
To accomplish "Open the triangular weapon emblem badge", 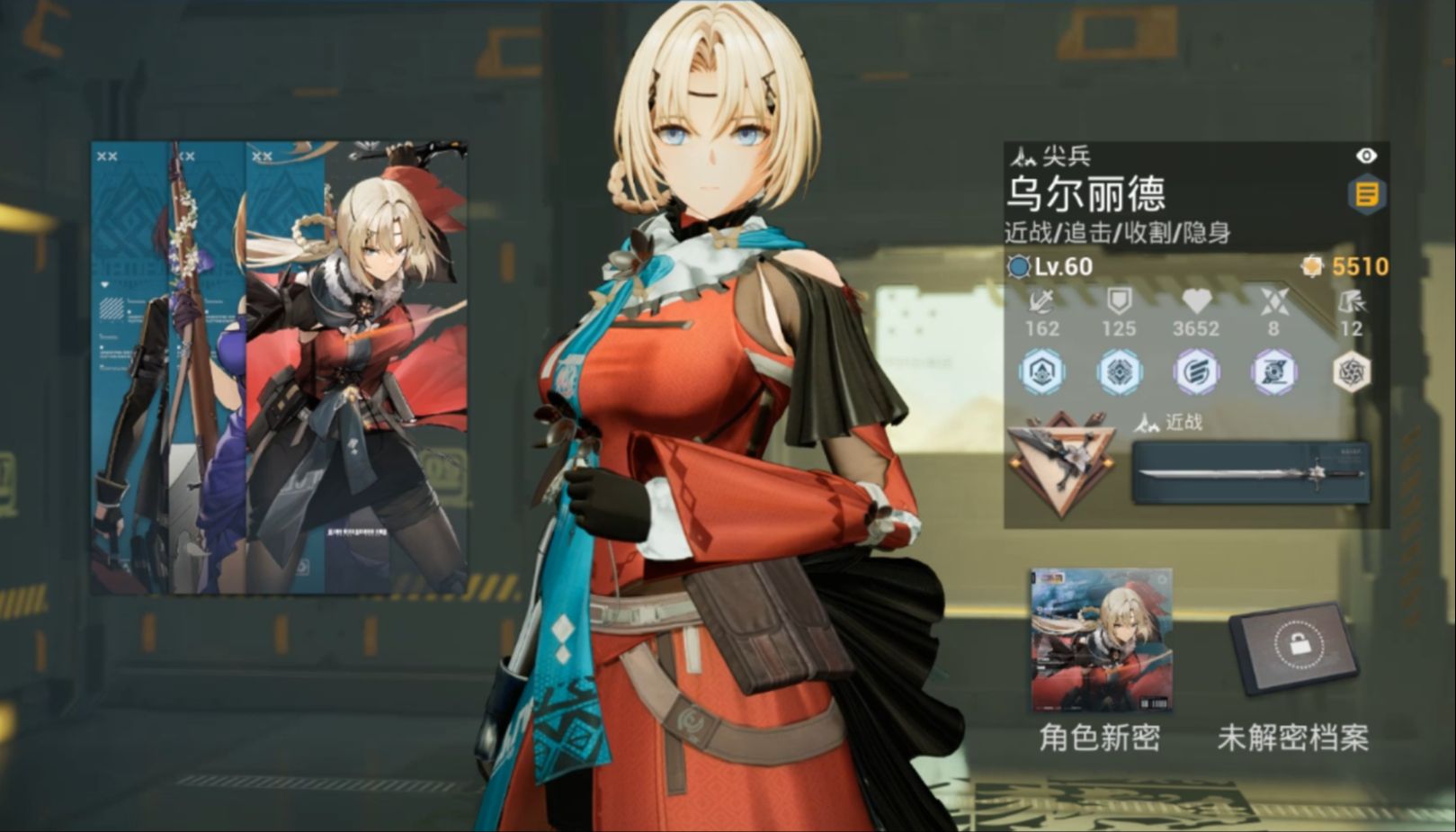I will (1066, 459).
